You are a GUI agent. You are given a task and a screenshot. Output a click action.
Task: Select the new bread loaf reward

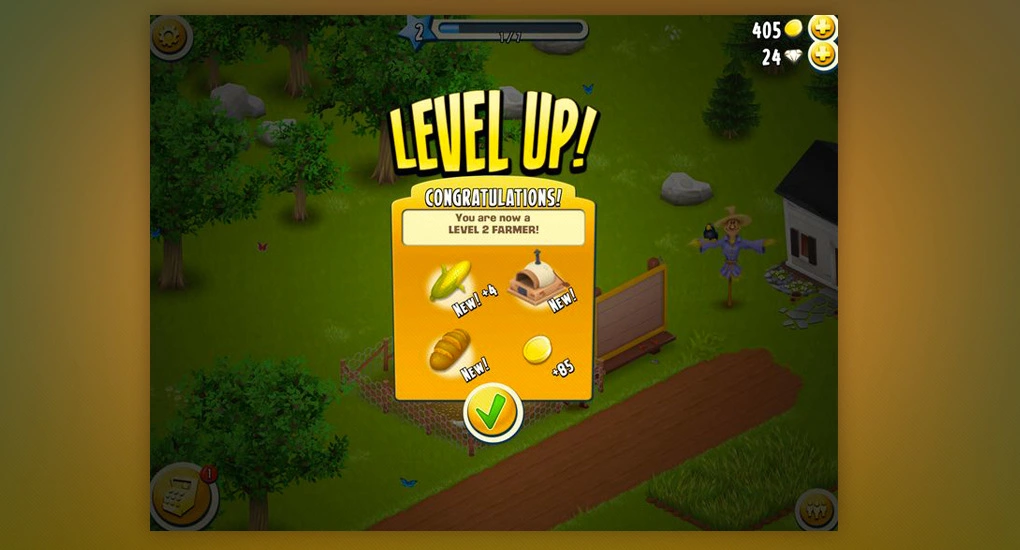click(449, 349)
